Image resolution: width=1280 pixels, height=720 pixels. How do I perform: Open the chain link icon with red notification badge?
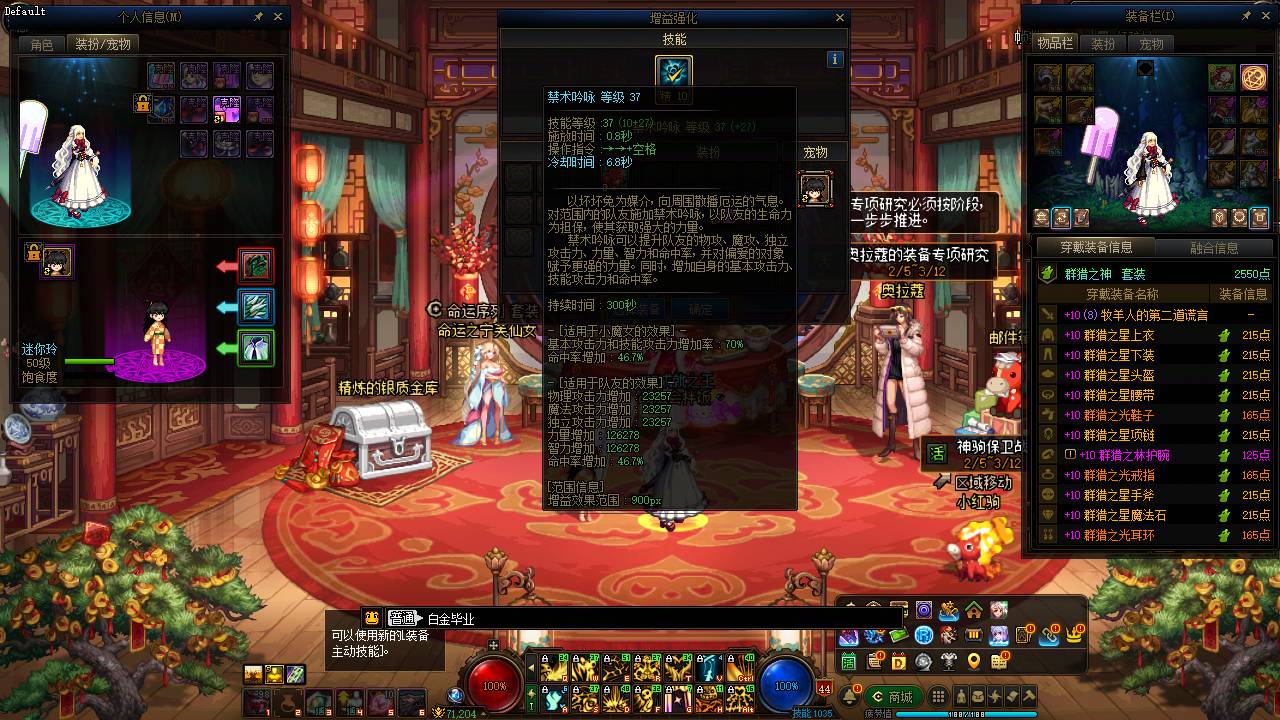tap(1049, 637)
